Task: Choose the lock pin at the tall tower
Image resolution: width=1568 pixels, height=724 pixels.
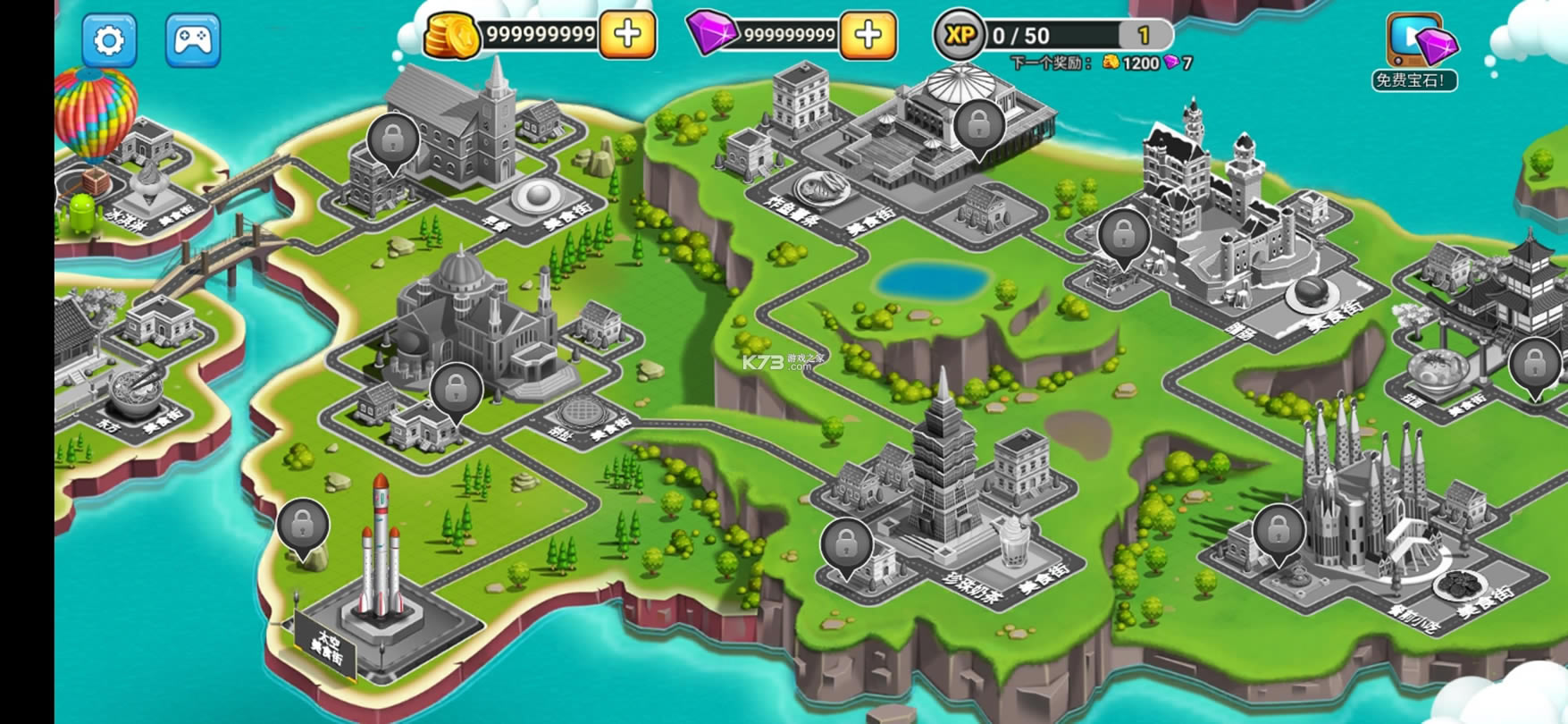Action: pos(846,543)
